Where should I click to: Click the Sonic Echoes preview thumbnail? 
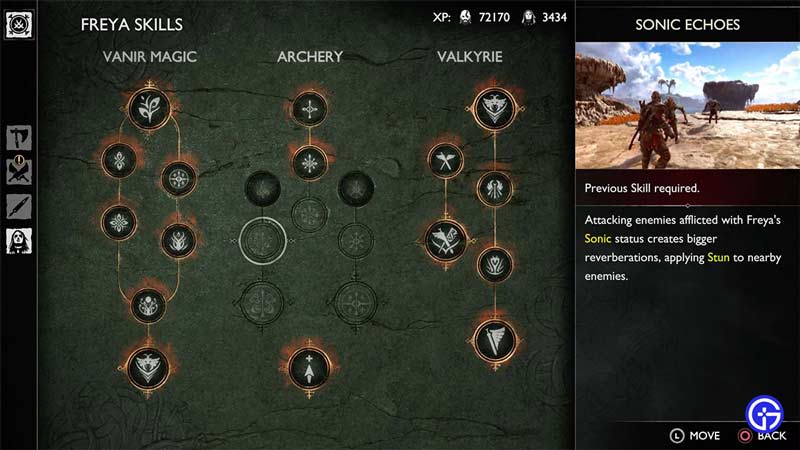pos(687,105)
